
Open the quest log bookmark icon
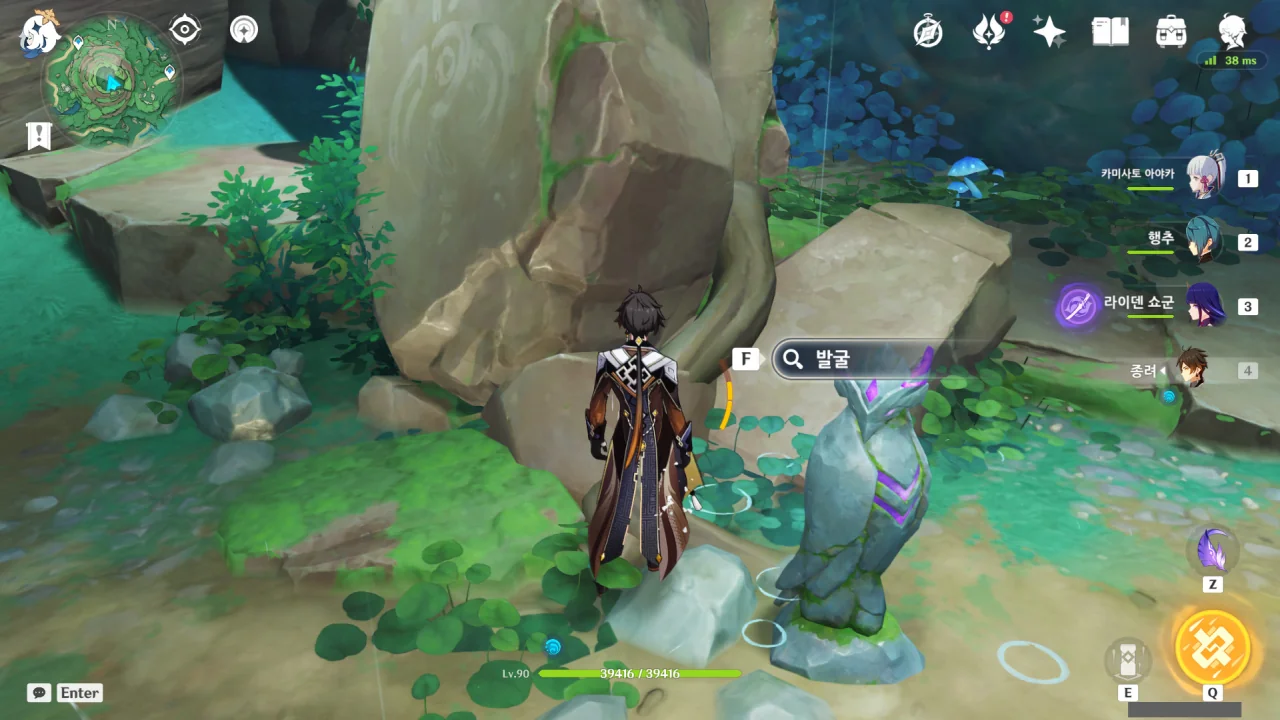39,136
